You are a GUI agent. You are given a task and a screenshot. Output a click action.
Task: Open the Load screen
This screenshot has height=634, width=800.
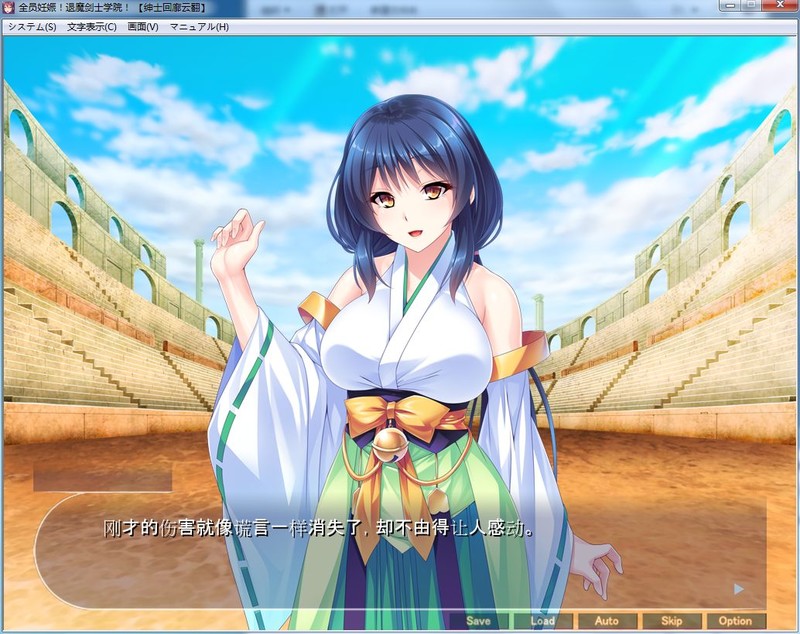point(542,621)
